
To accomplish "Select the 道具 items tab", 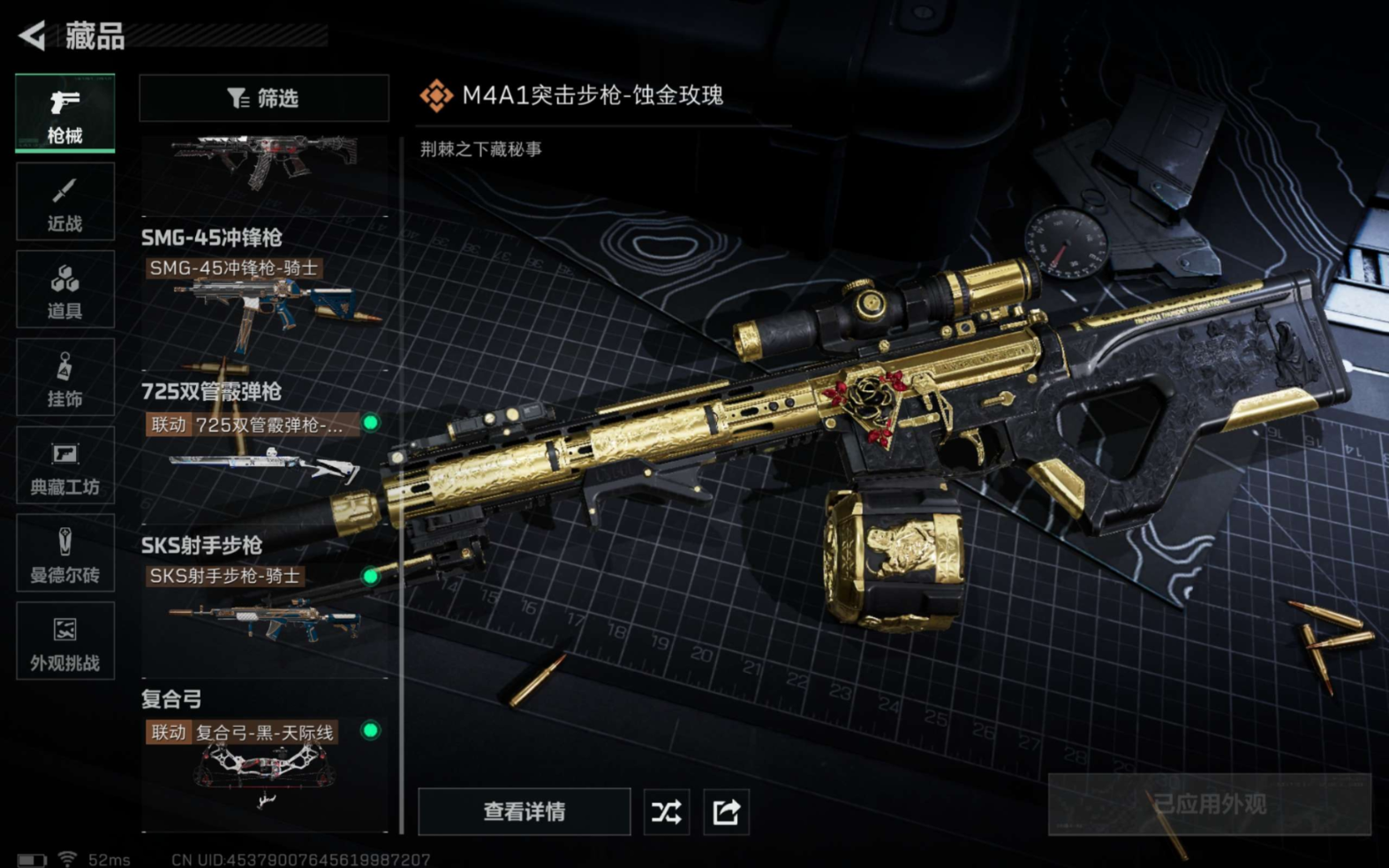I will click(x=64, y=290).
